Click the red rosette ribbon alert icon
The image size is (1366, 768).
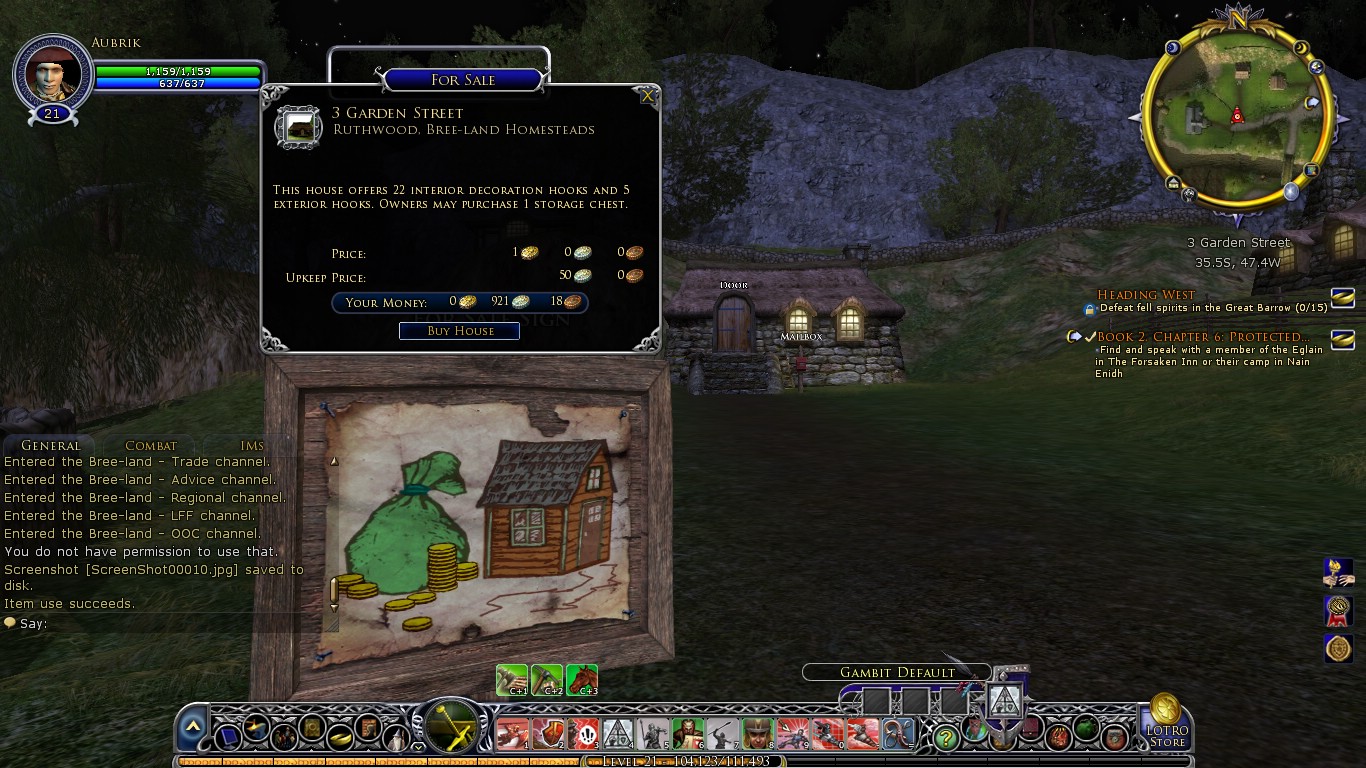pos(1338,610)
